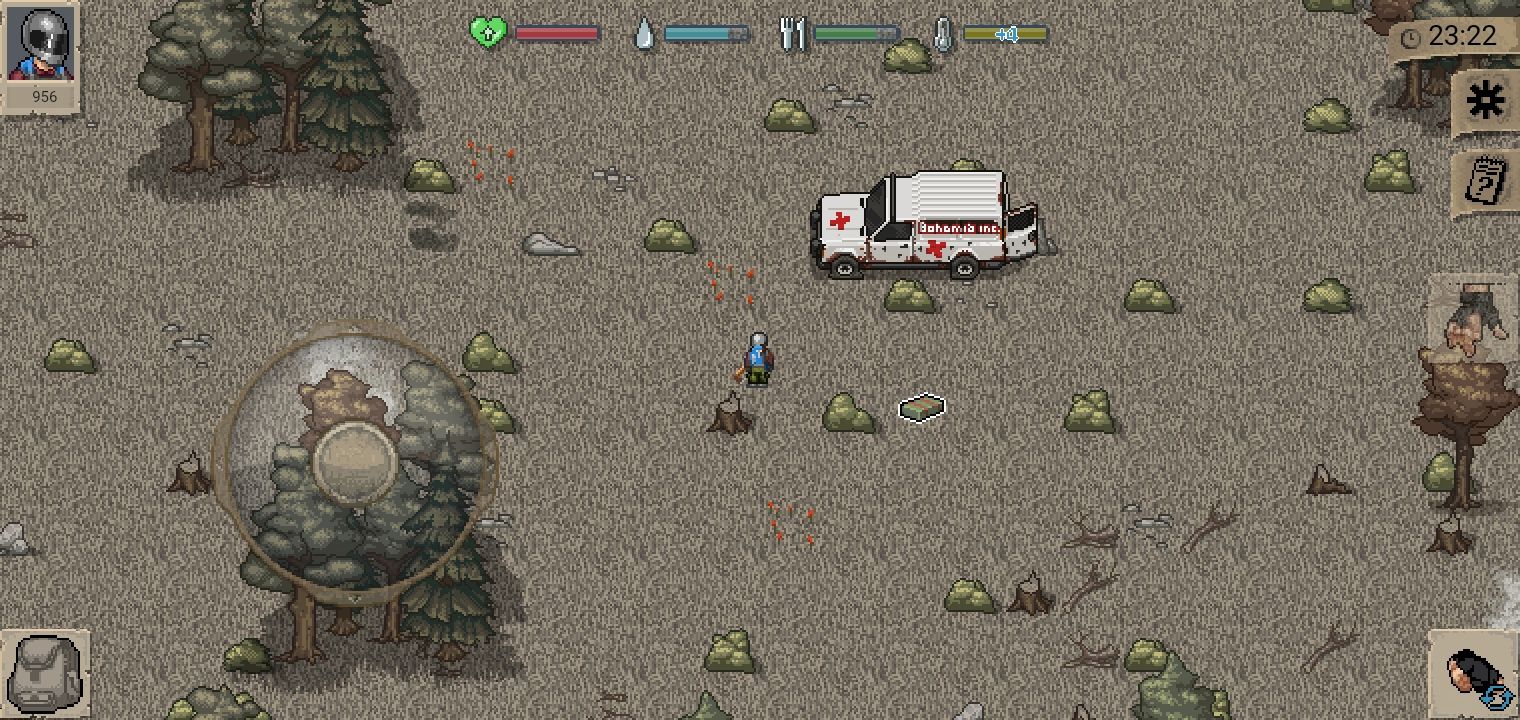Screen dimensions: 1520x720
Task: Tap the virtual movement joystick
Action: tap(357, 460)
